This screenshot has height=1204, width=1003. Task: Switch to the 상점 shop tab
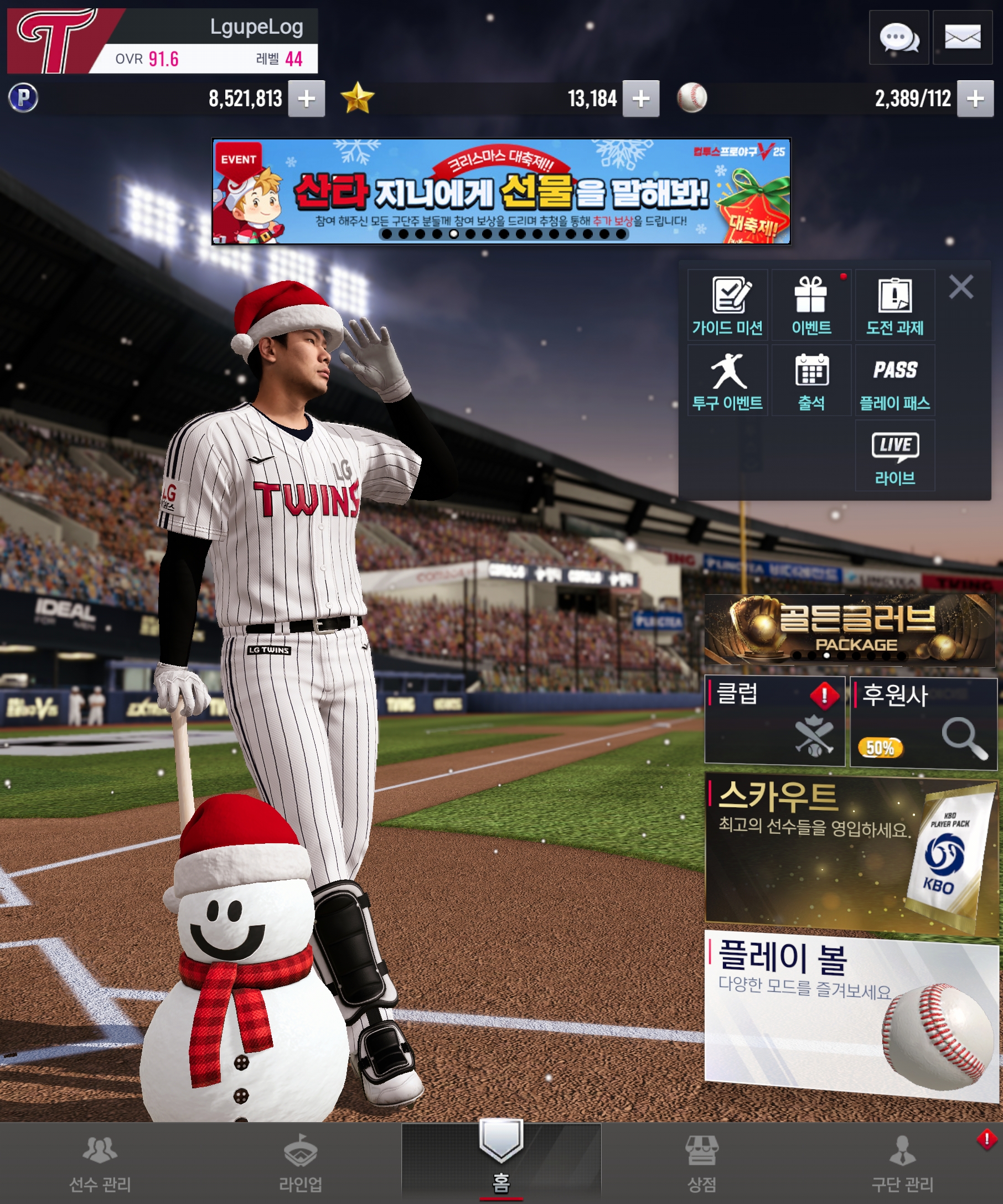click(701, 1164)
